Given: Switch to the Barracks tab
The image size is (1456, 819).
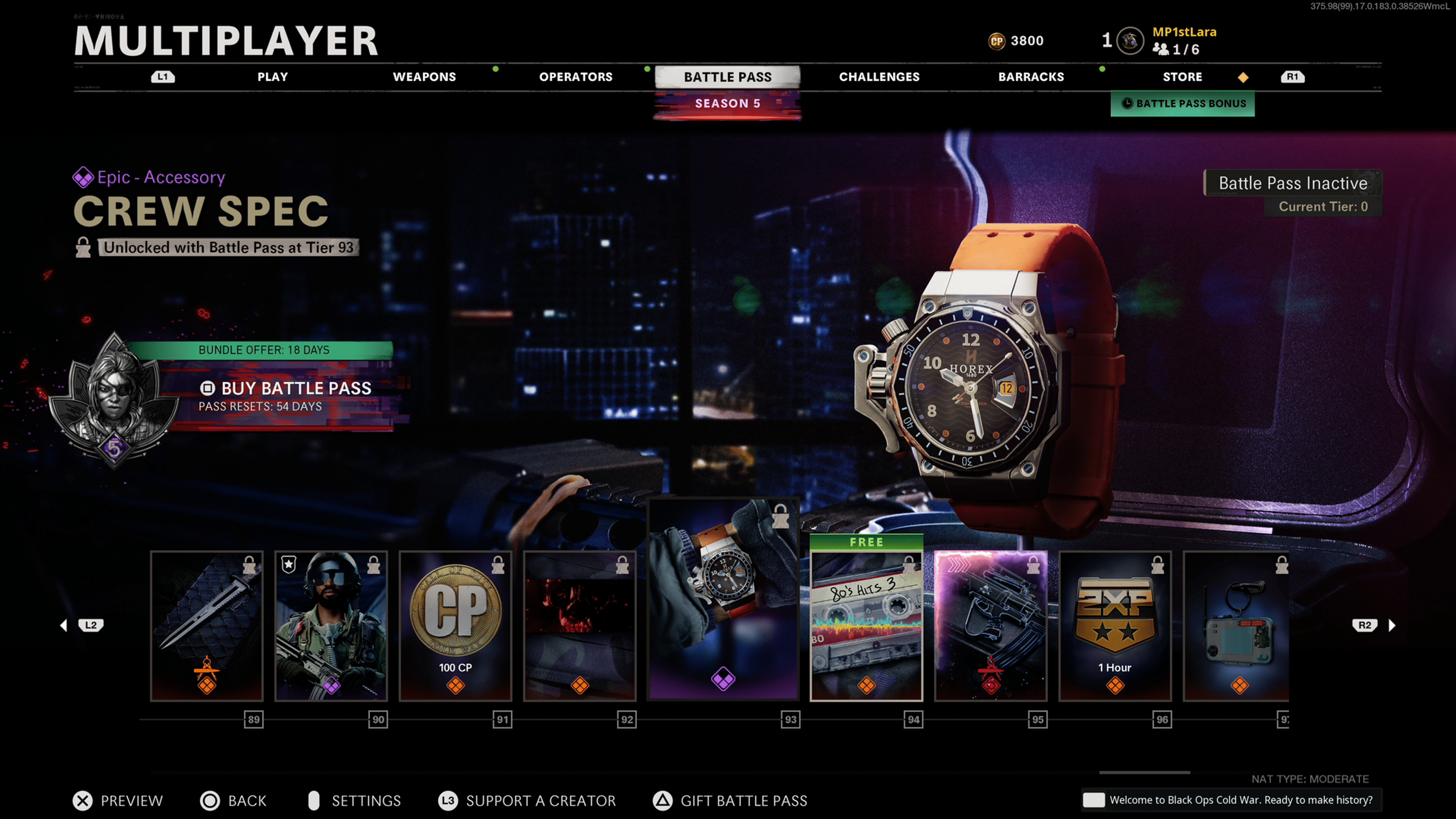Looking at the screenshot, I should click(x=1031, y=77).
